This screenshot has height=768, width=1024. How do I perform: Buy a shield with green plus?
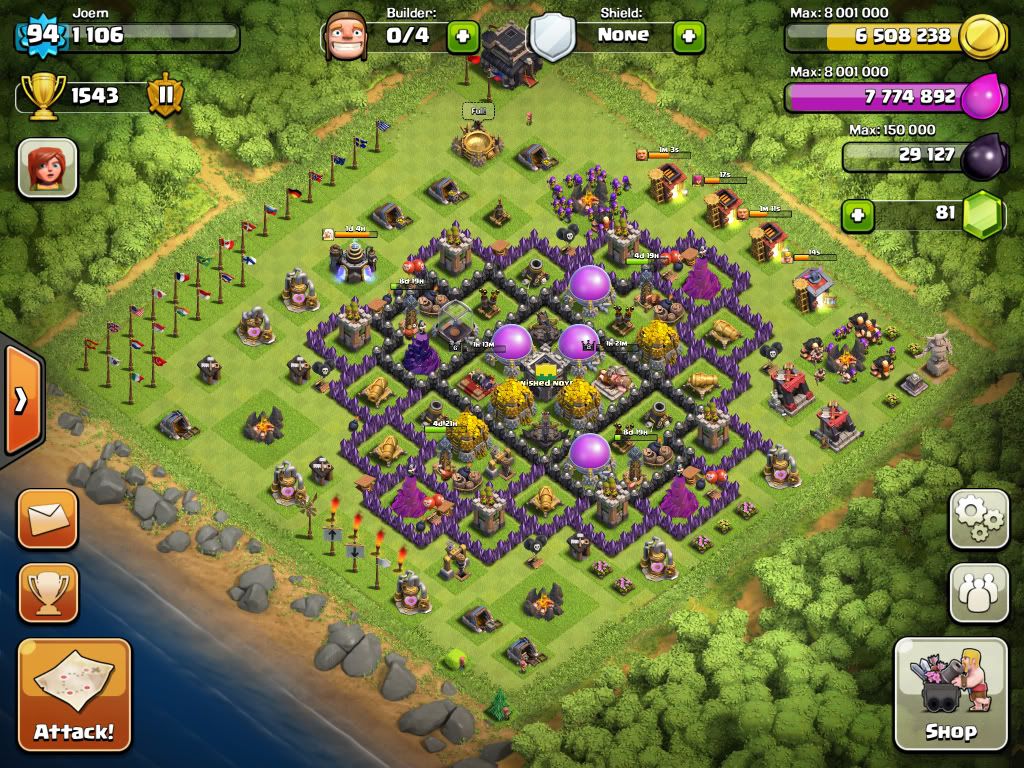coord(688,36)
